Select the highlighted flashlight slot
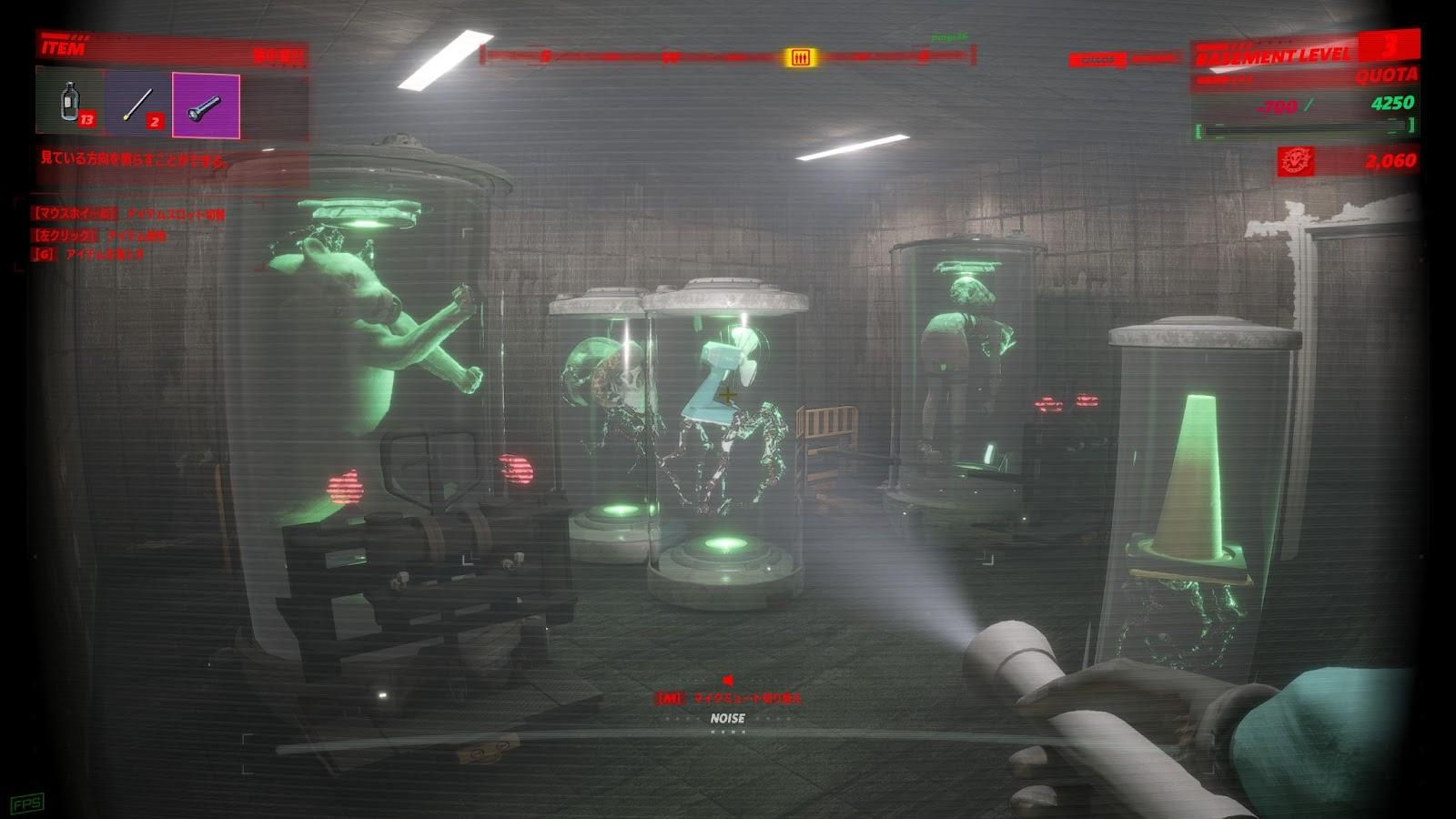 [206, 106]
